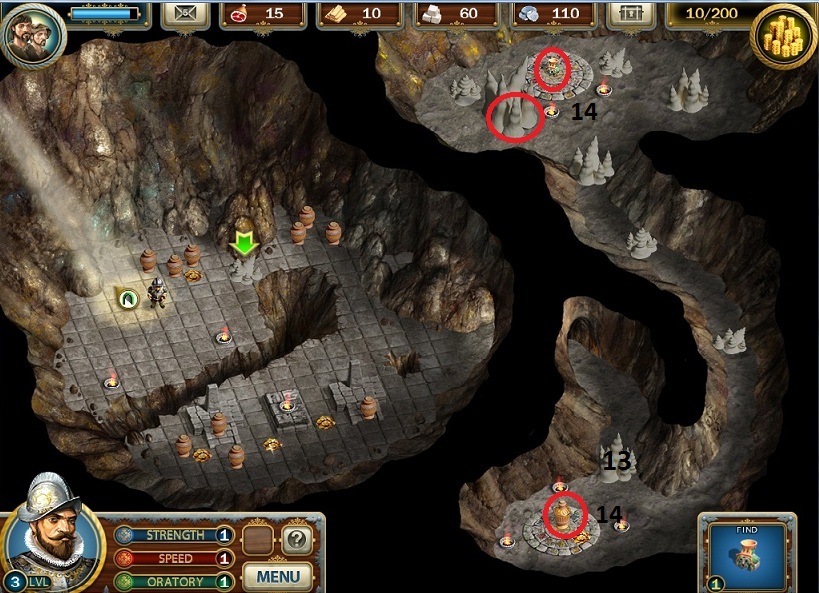Open the two-character portrait at top left
This screenshot has width=819, height=593.
(31, 35)
